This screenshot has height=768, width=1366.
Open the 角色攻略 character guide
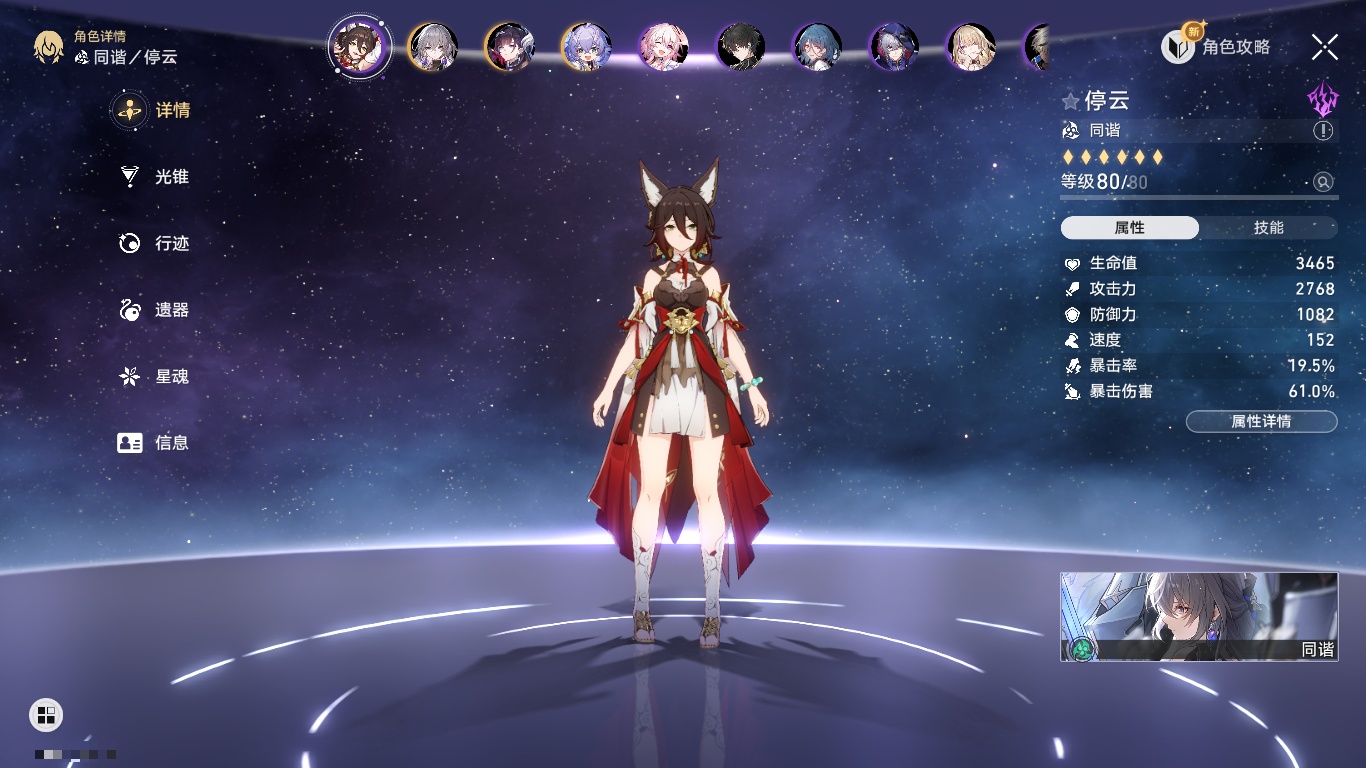tap(1217, 46)
